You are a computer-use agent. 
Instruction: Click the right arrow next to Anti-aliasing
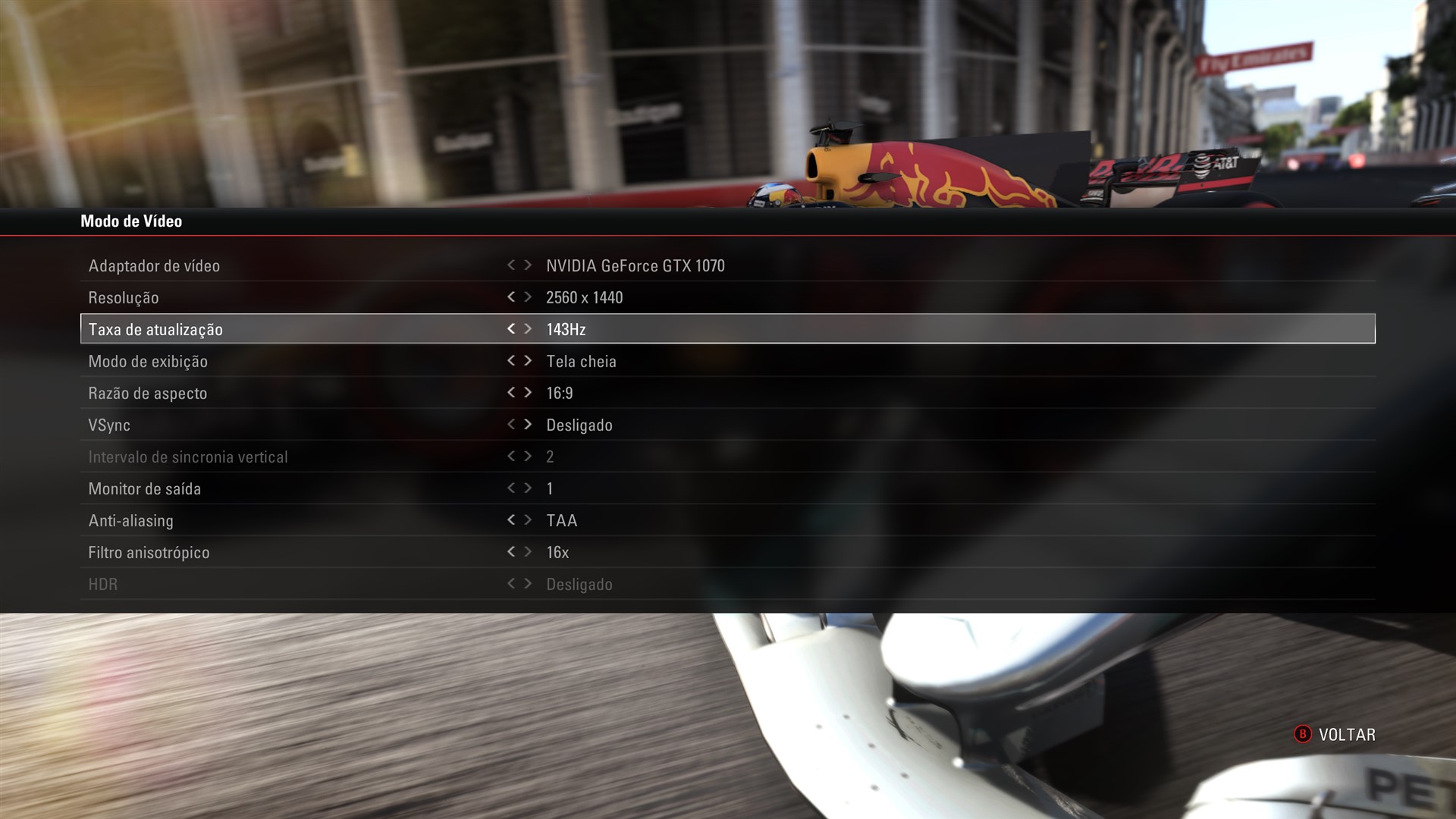529,520
